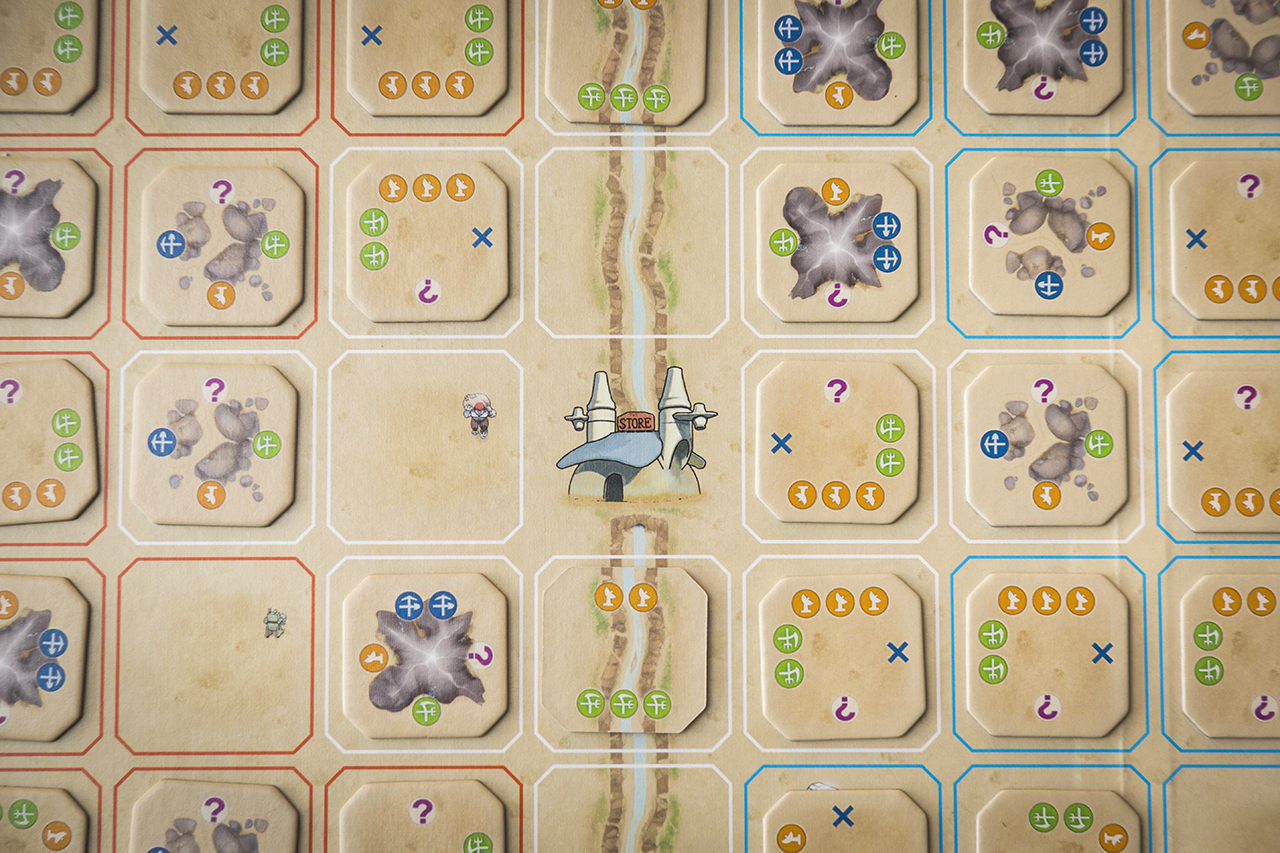1280x853 pixels.
Task: Choose the empty space with the small green robot
Action: tap(215, 654)
